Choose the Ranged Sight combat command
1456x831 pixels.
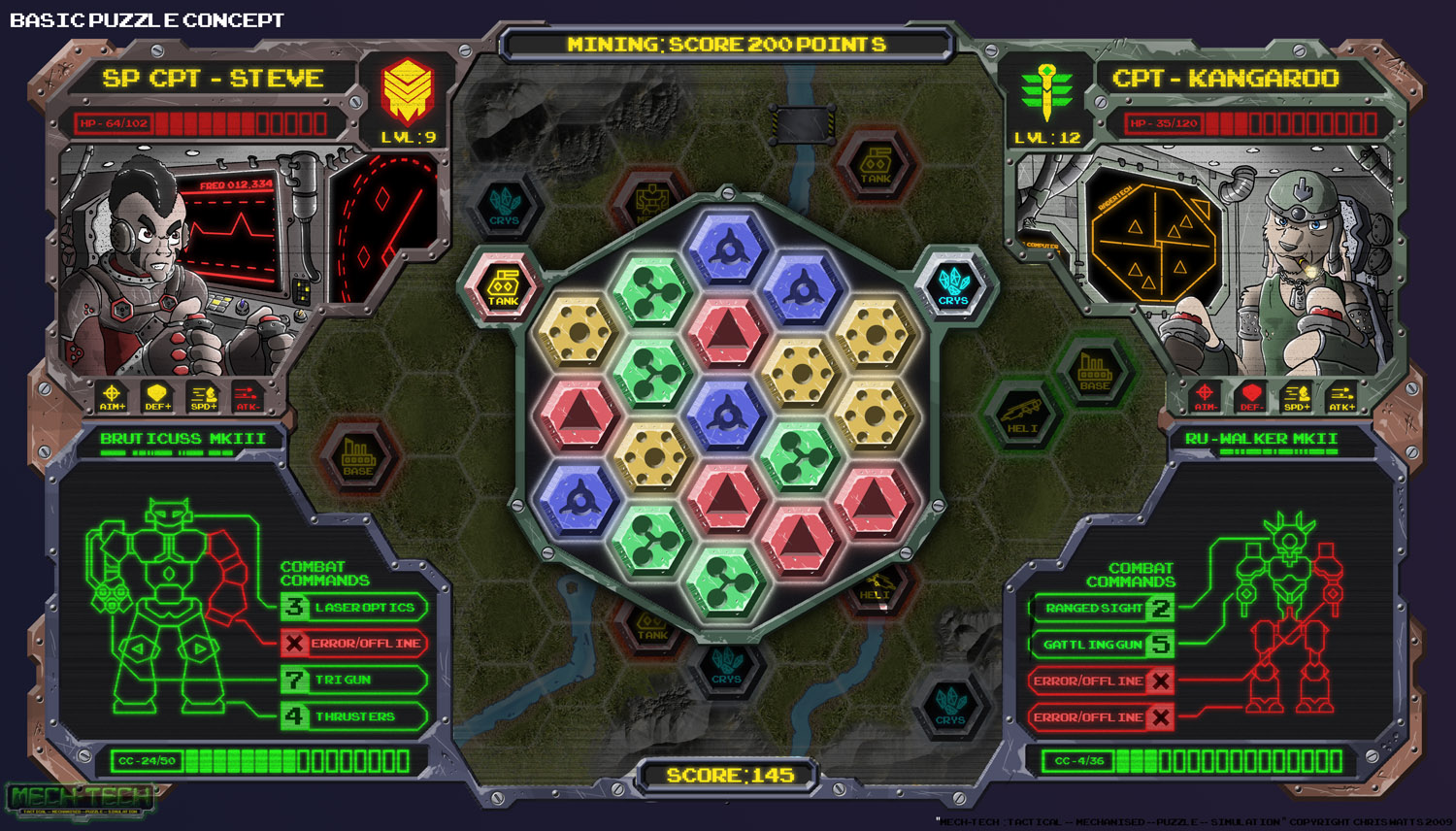[x=1103, y=609]
